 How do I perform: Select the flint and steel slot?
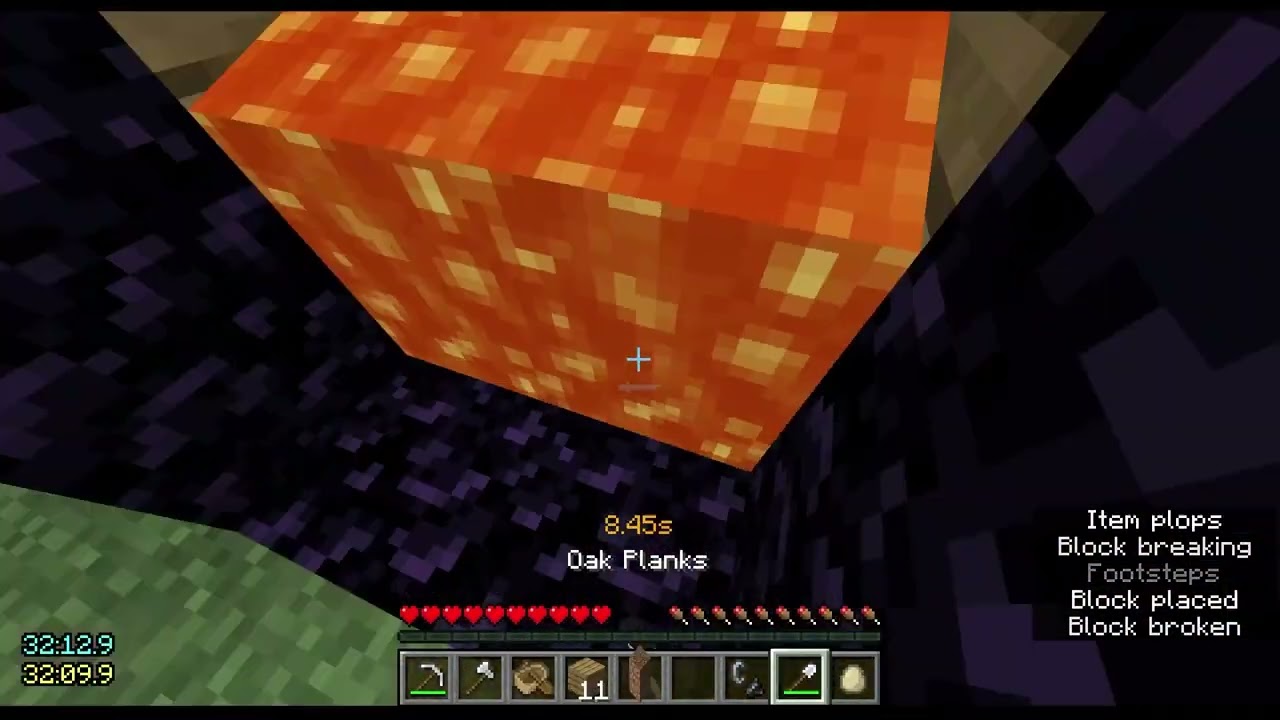pos(747,677)
